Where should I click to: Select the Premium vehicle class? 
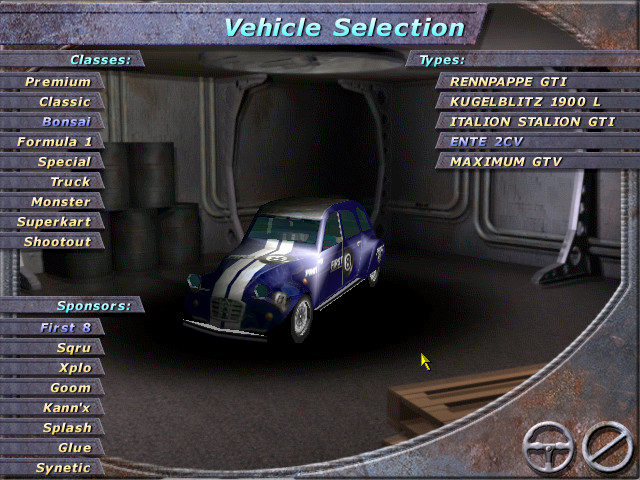58,82
